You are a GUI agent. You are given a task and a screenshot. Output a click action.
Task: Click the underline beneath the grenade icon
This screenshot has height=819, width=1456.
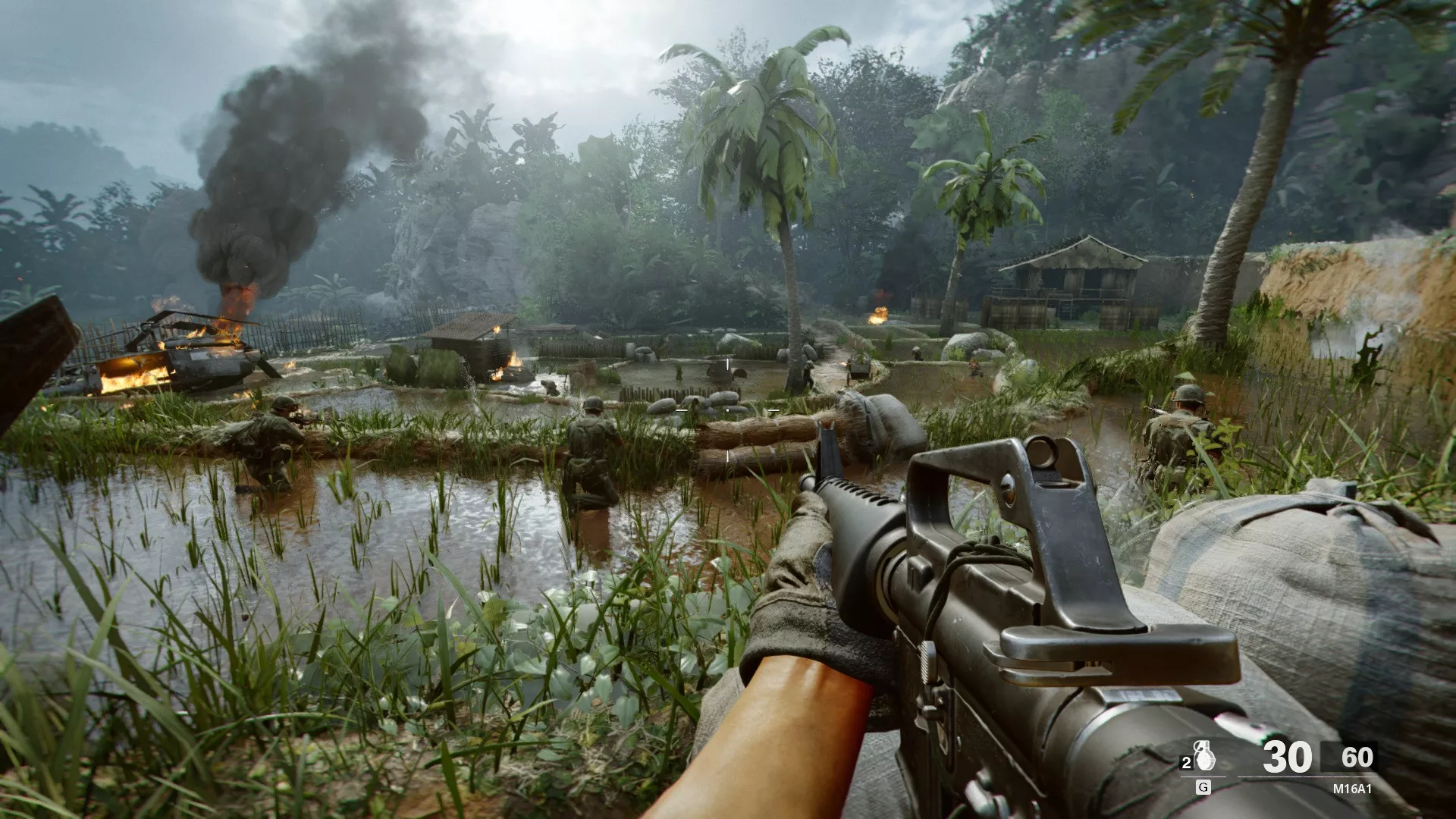[x=1203, y=777]
